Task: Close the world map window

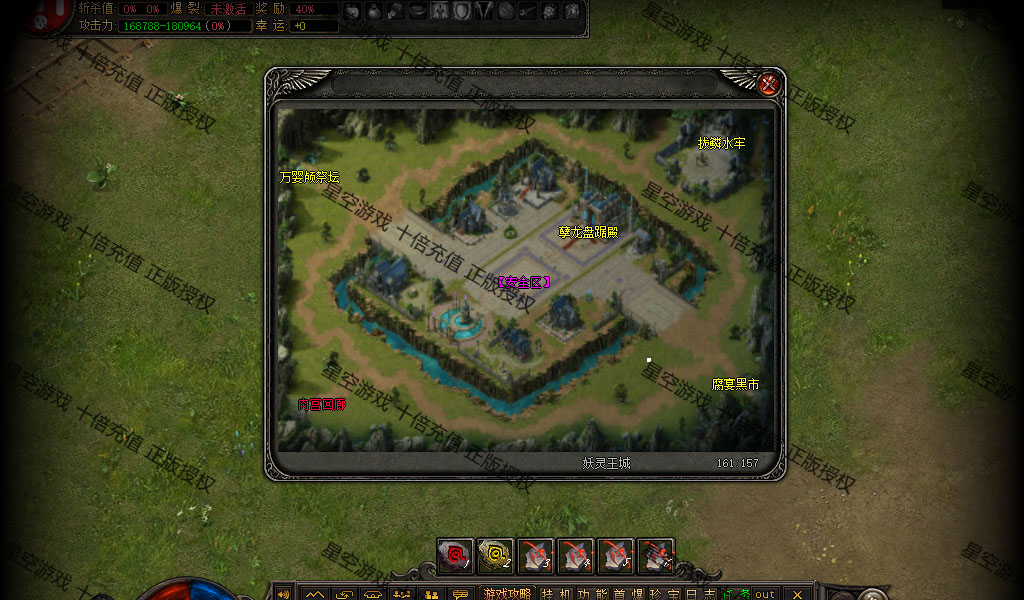Action: point(768,84)
